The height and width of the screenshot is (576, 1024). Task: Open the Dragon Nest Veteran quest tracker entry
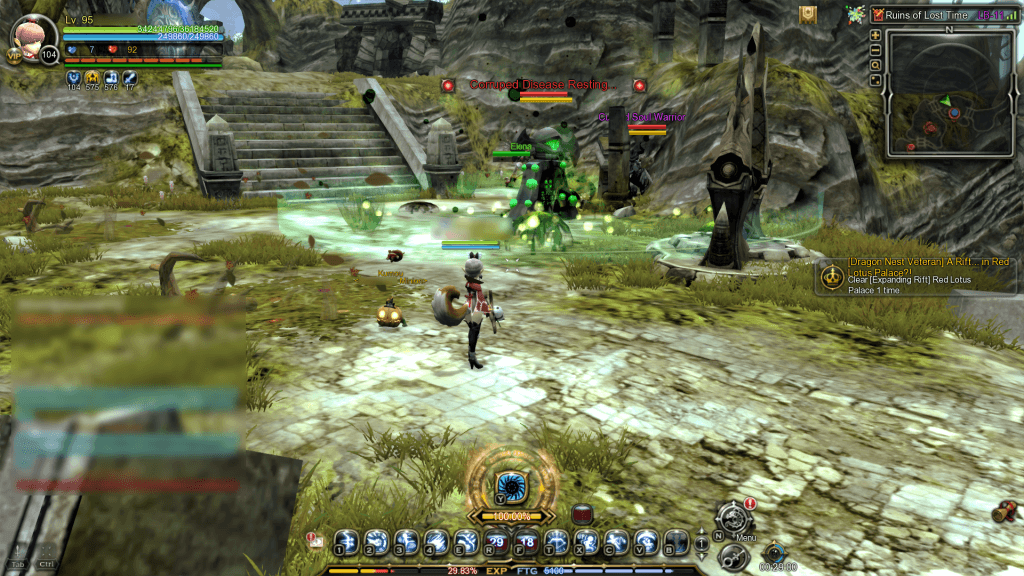click(x=916, y=276)
